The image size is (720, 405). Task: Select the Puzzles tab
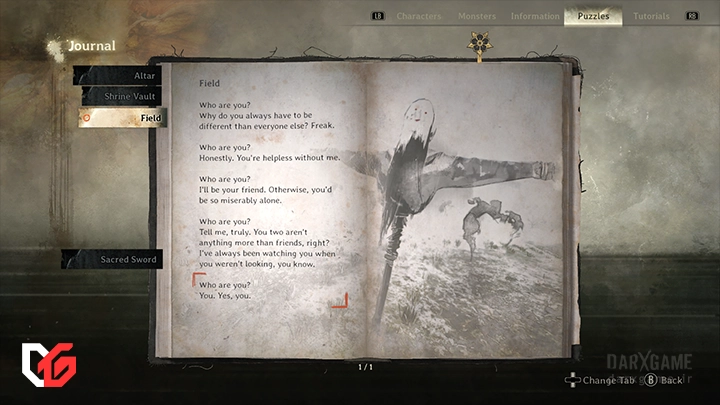(593, 16)
